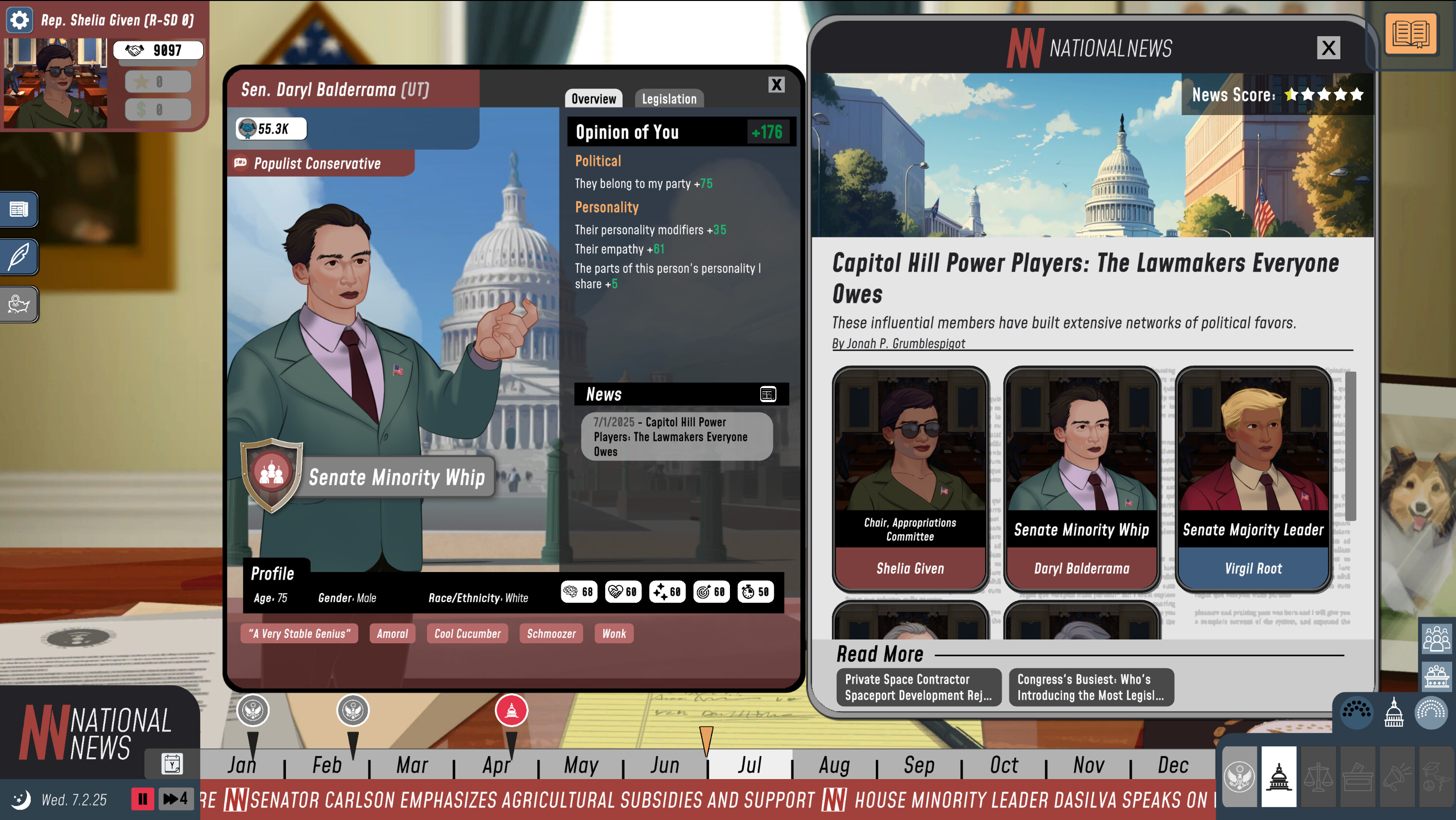The image size is (1456, 820).
Task: Open the calendar icon beside the month timeline
Action: click(x=171, y=764)
